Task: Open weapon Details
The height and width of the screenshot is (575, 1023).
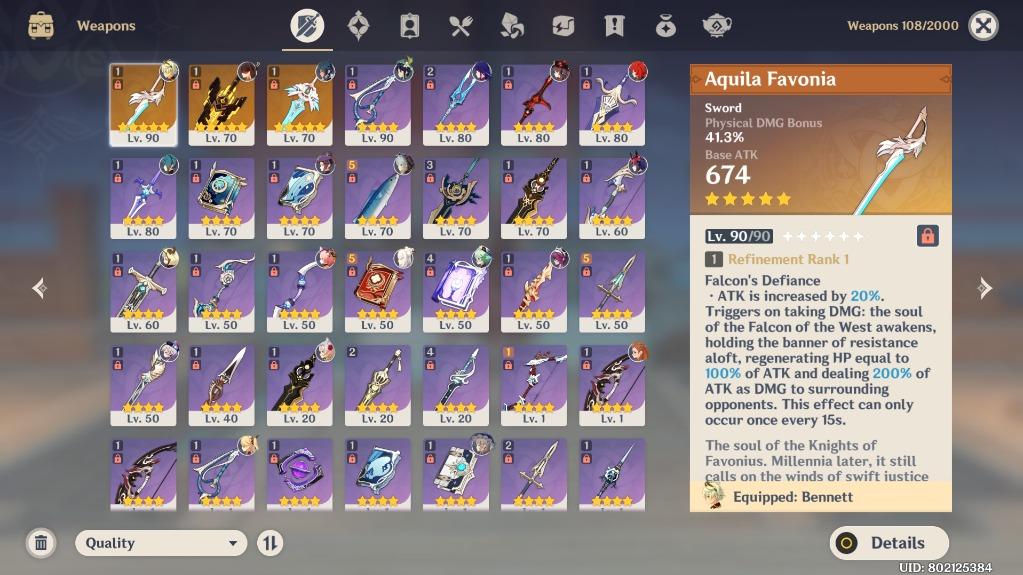Action: [889, 543]
